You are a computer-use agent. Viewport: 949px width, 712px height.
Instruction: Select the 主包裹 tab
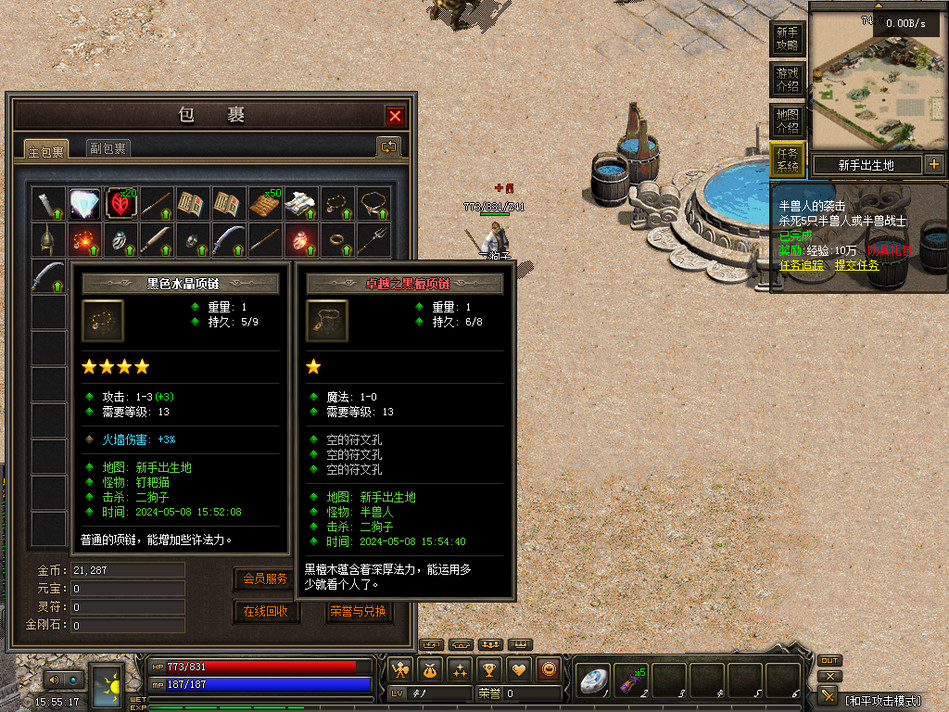(x=47, y=151)
